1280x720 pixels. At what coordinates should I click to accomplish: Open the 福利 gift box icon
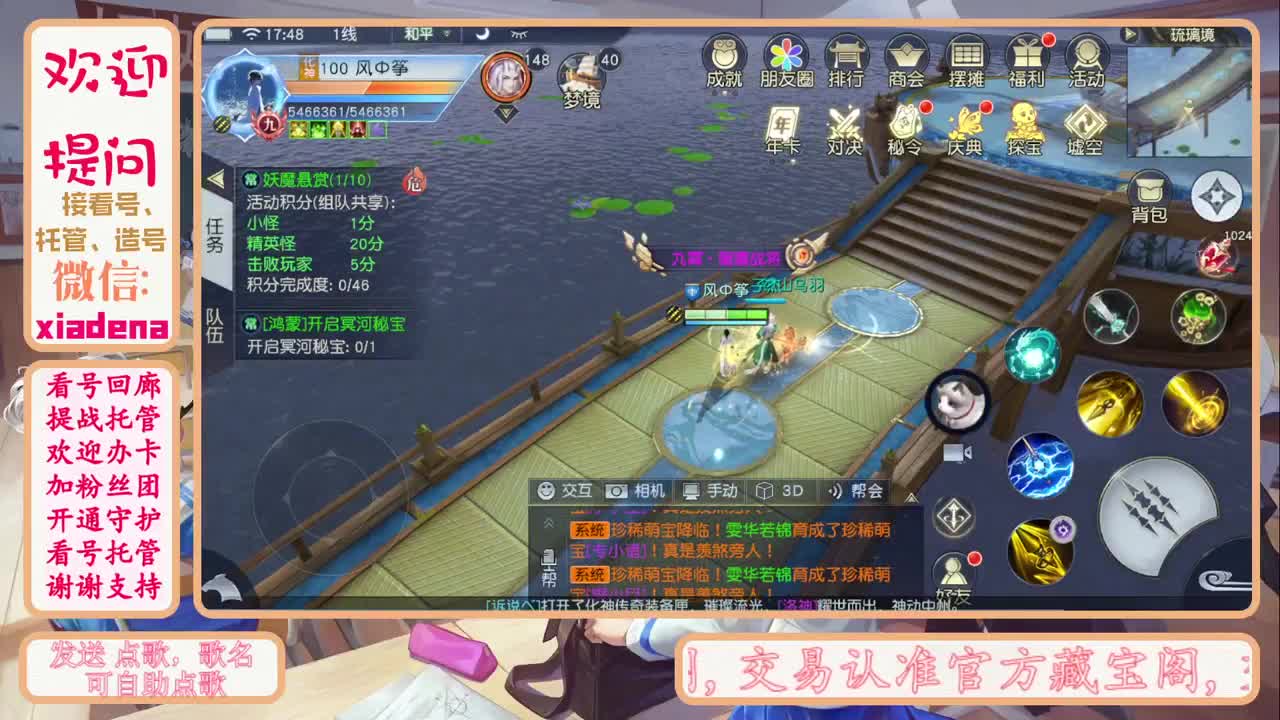coord(1025,60)
